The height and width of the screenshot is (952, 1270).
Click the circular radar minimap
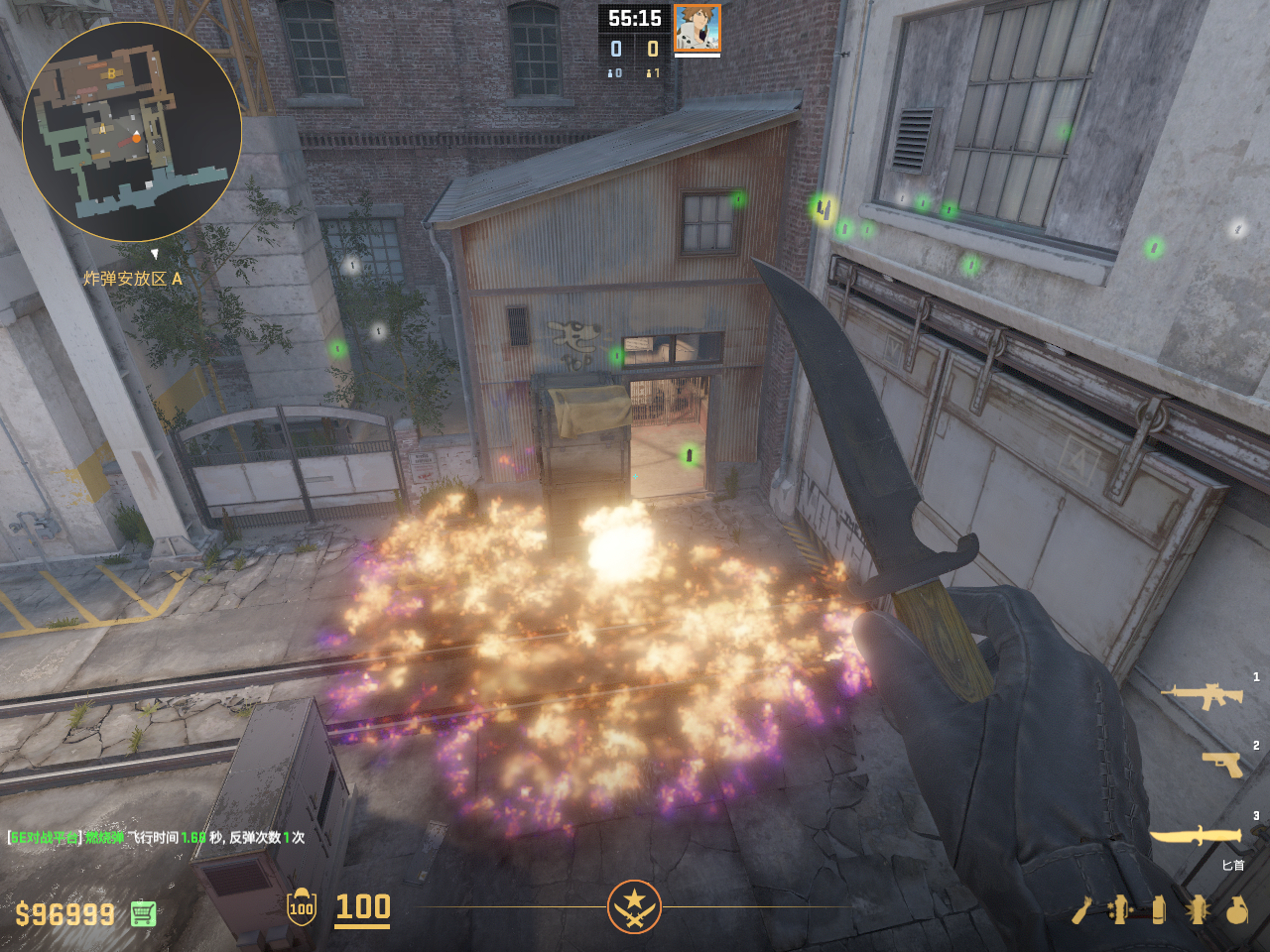click(131, 132)
